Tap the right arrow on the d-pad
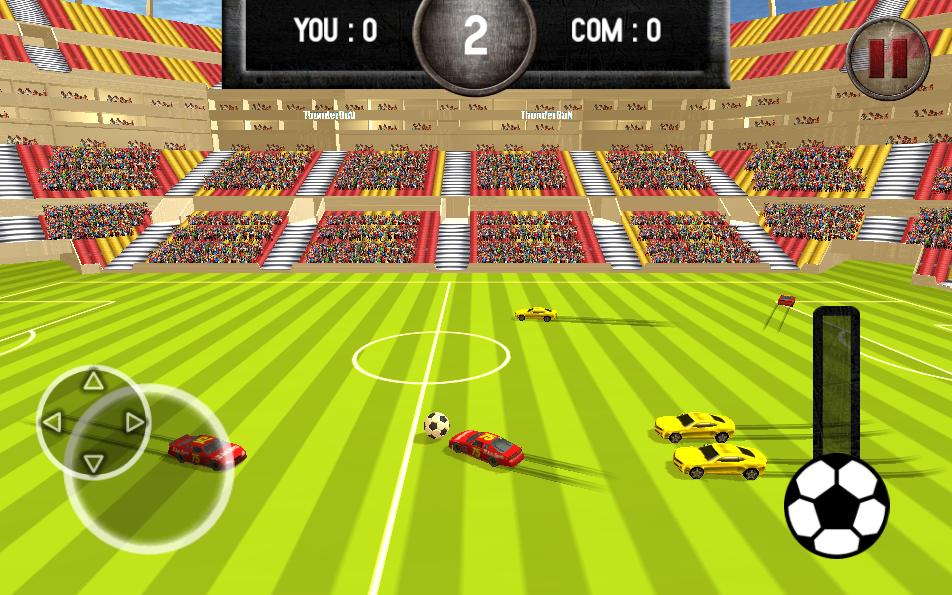This screenshot has height=595, width=952. tap(135, 422)
